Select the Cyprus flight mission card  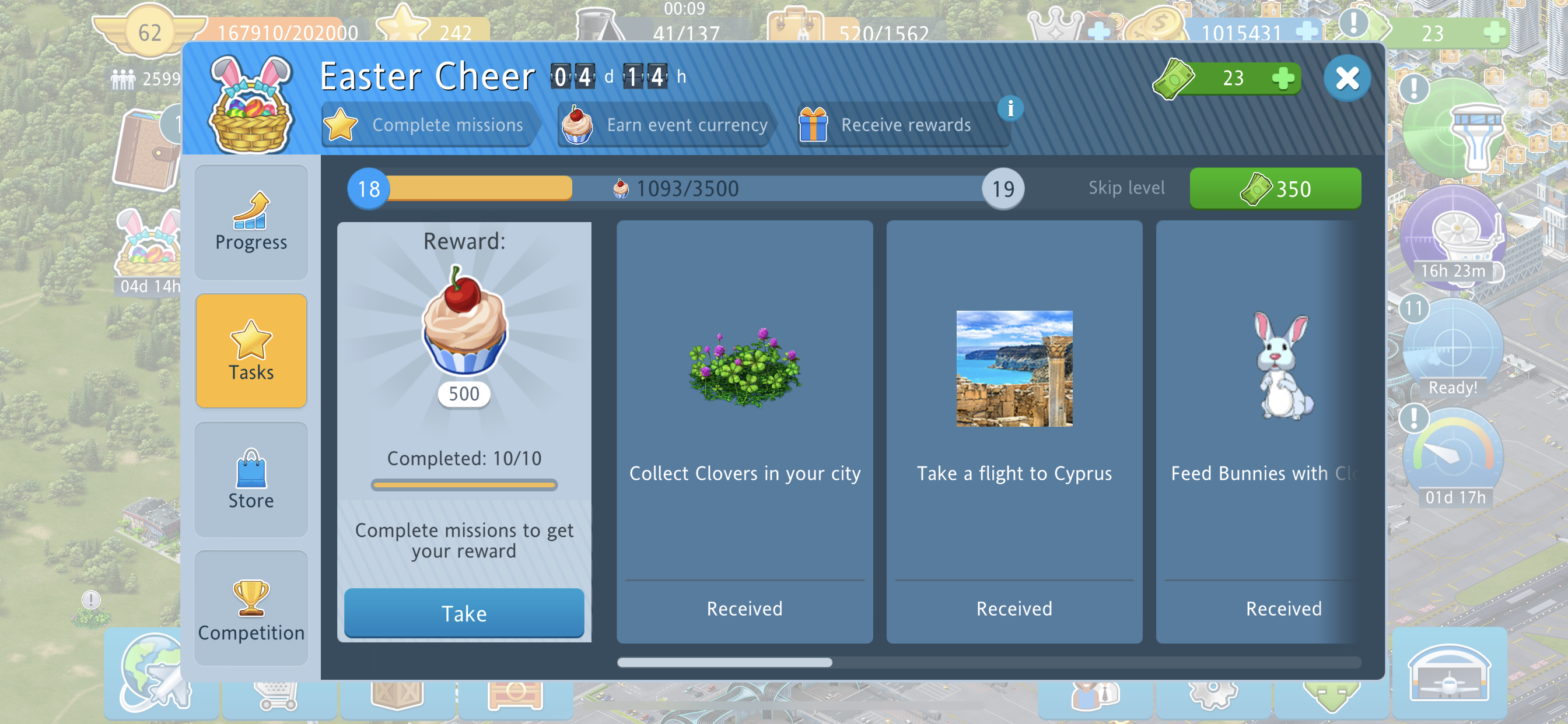click(x=1013, y=431)
